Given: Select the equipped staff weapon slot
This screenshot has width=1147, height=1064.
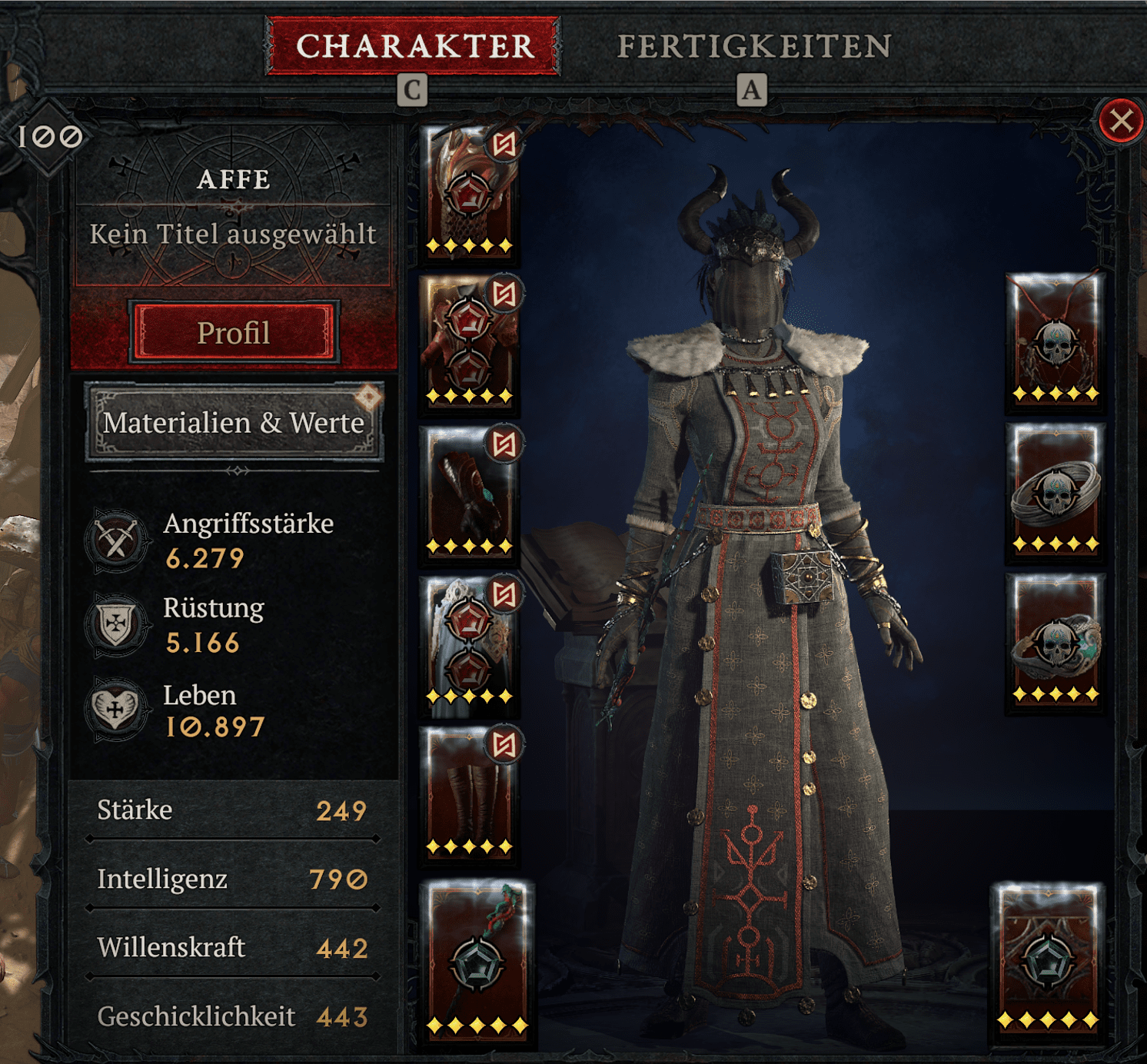Looking at the screenshot, I should [477, 961].
